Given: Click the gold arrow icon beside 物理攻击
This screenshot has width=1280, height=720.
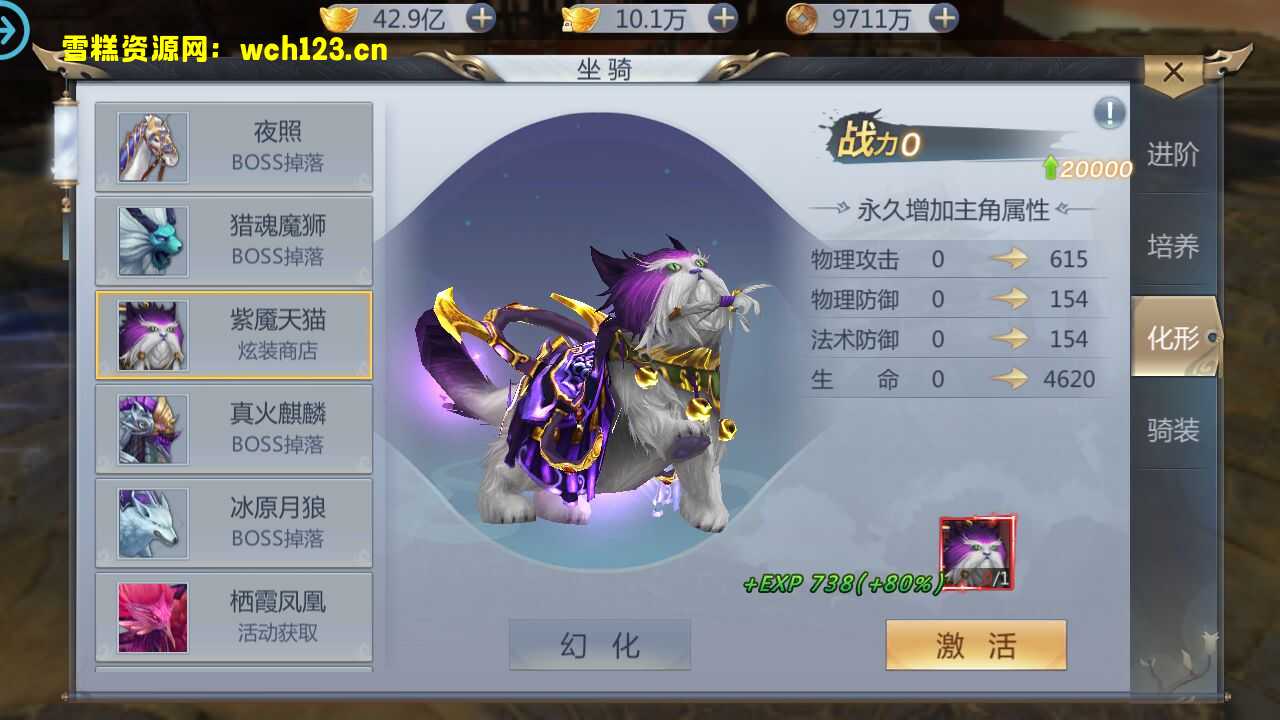Looking at the screenshot, I should (1010, 258).
